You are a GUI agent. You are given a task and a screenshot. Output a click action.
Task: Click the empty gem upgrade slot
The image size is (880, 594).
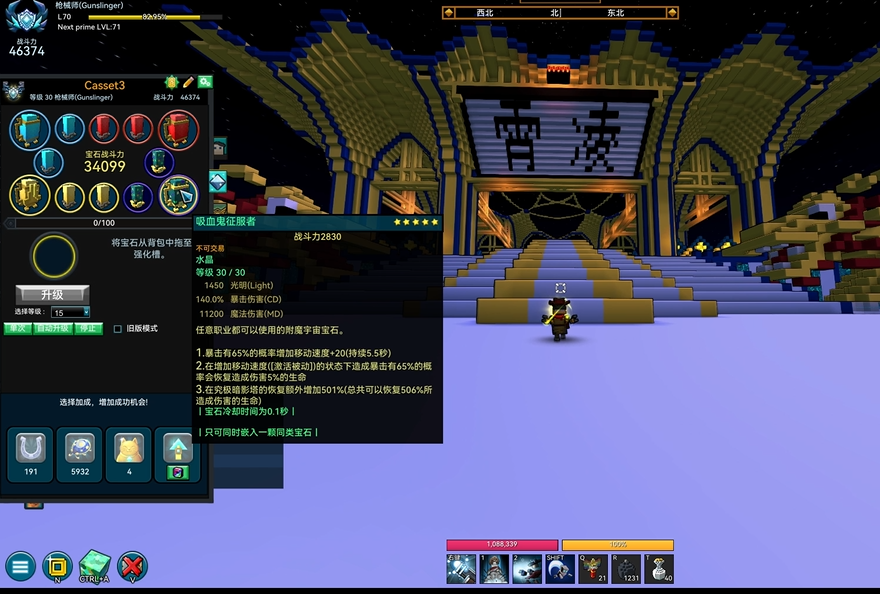(54, 257)
